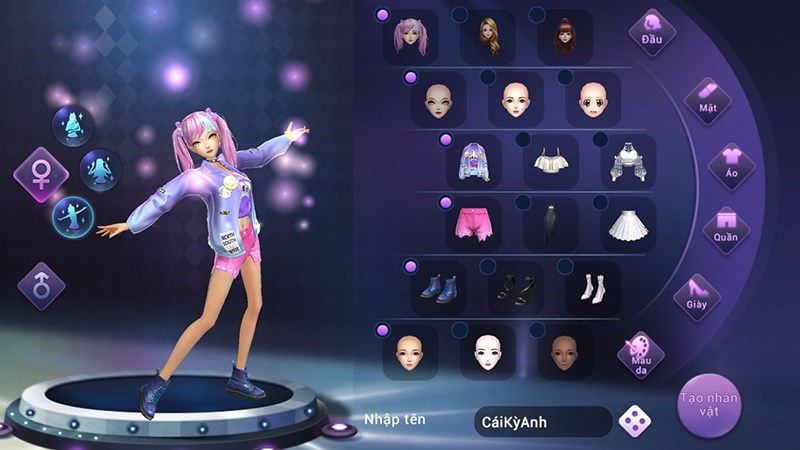The width and height of the screenshot is (800, 450).
Task: Open the Màu da skin tone category
Action: (x=641, y=356)
